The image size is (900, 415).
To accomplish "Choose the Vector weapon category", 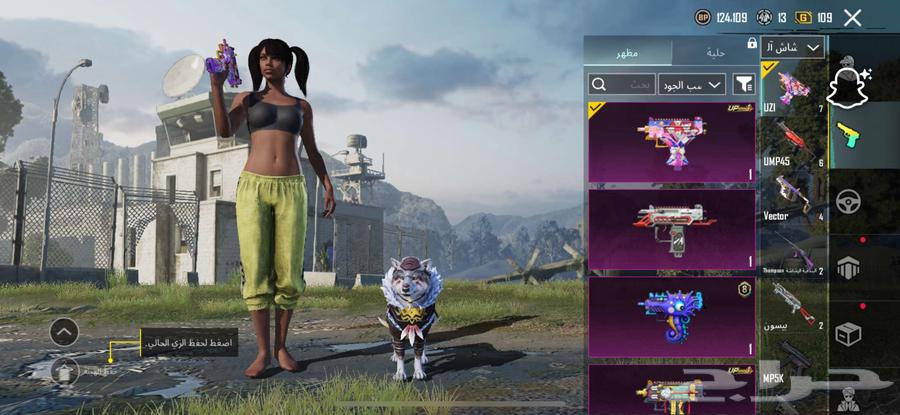I will click(x=793, y=197).
